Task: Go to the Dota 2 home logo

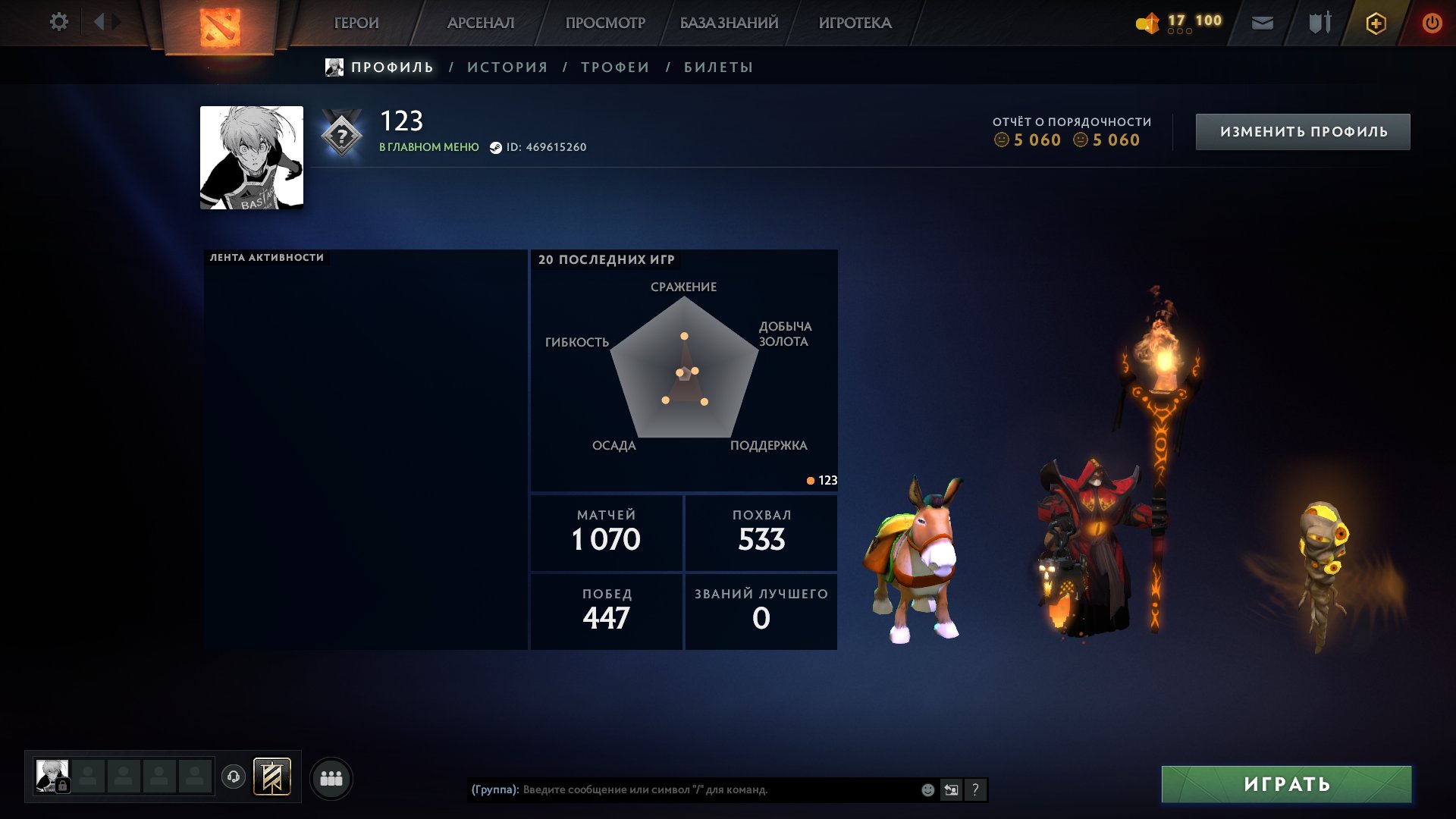Action: (220, 27)
